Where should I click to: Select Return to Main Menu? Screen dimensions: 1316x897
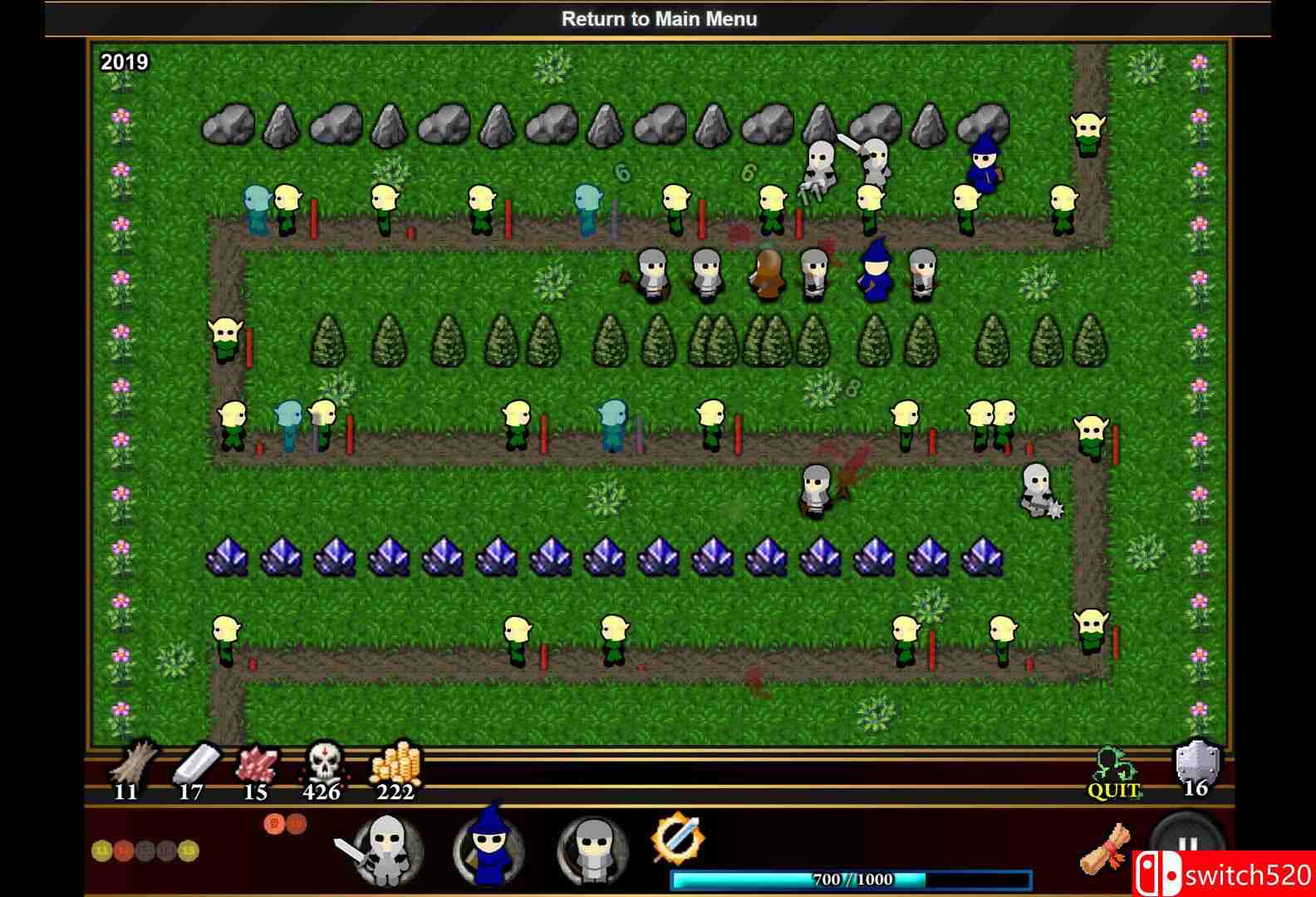[659, 18]
